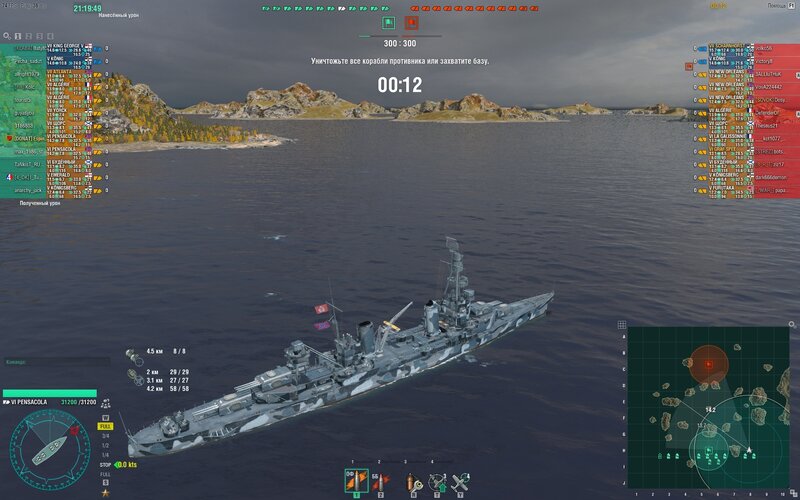The height and width of the screenshot is (500, 800).
Task: Switch team panel to view mode 1
Action: pyautogui.click(x=19, y=36)
